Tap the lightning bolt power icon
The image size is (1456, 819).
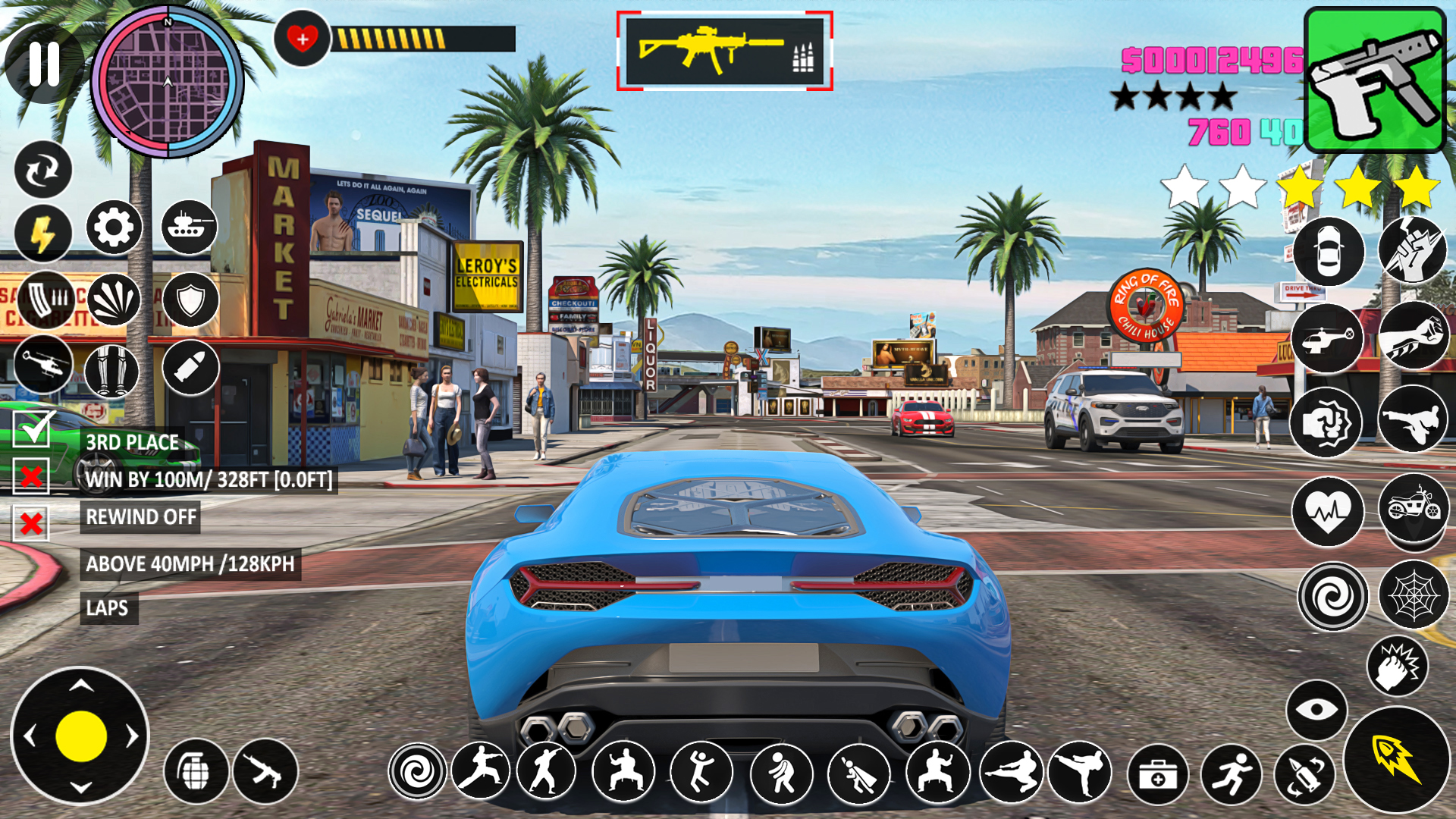[42, 233]
